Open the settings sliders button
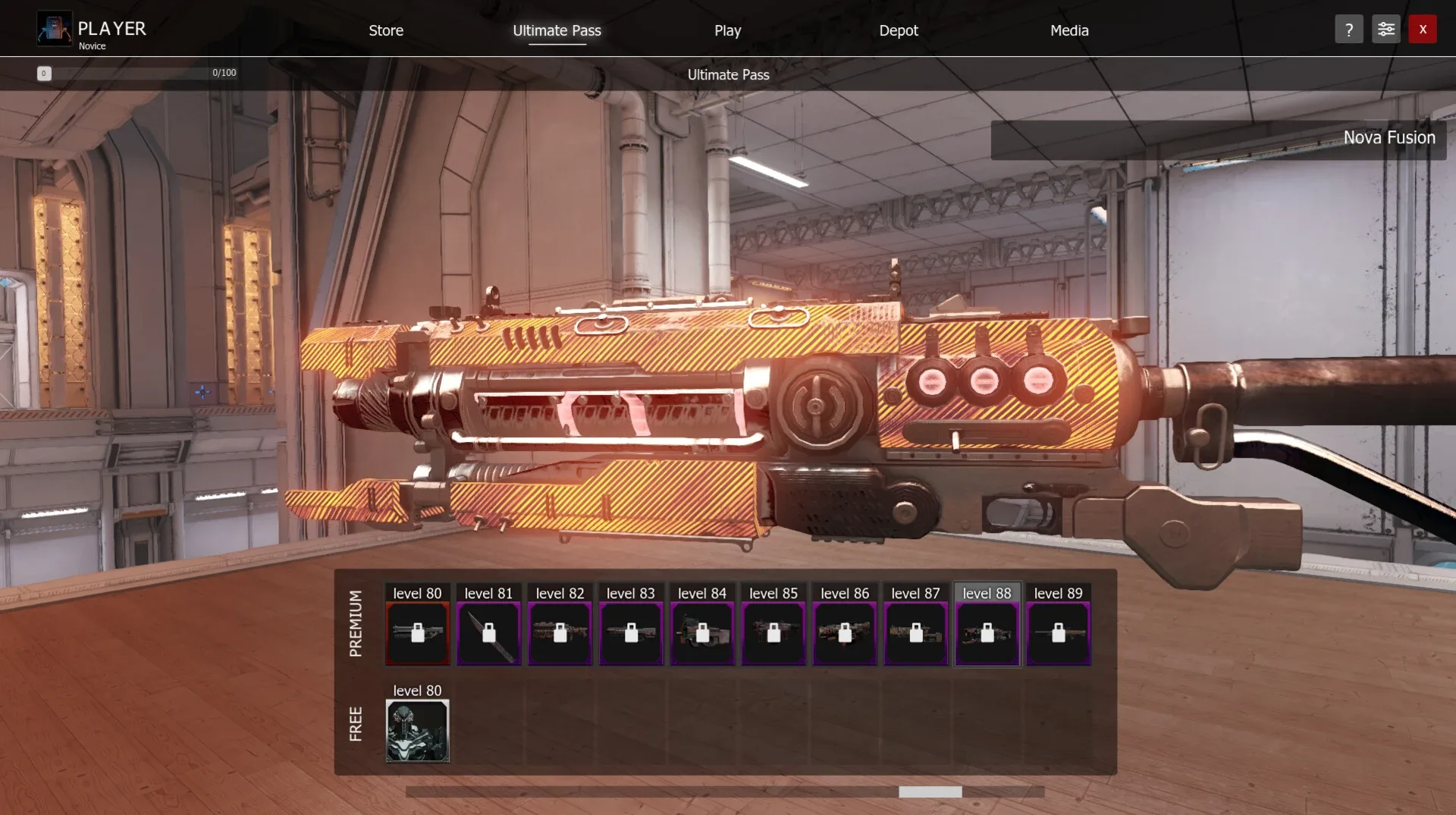Image resolution: width=1456 pixels, height=815 pixels. 1385,30
